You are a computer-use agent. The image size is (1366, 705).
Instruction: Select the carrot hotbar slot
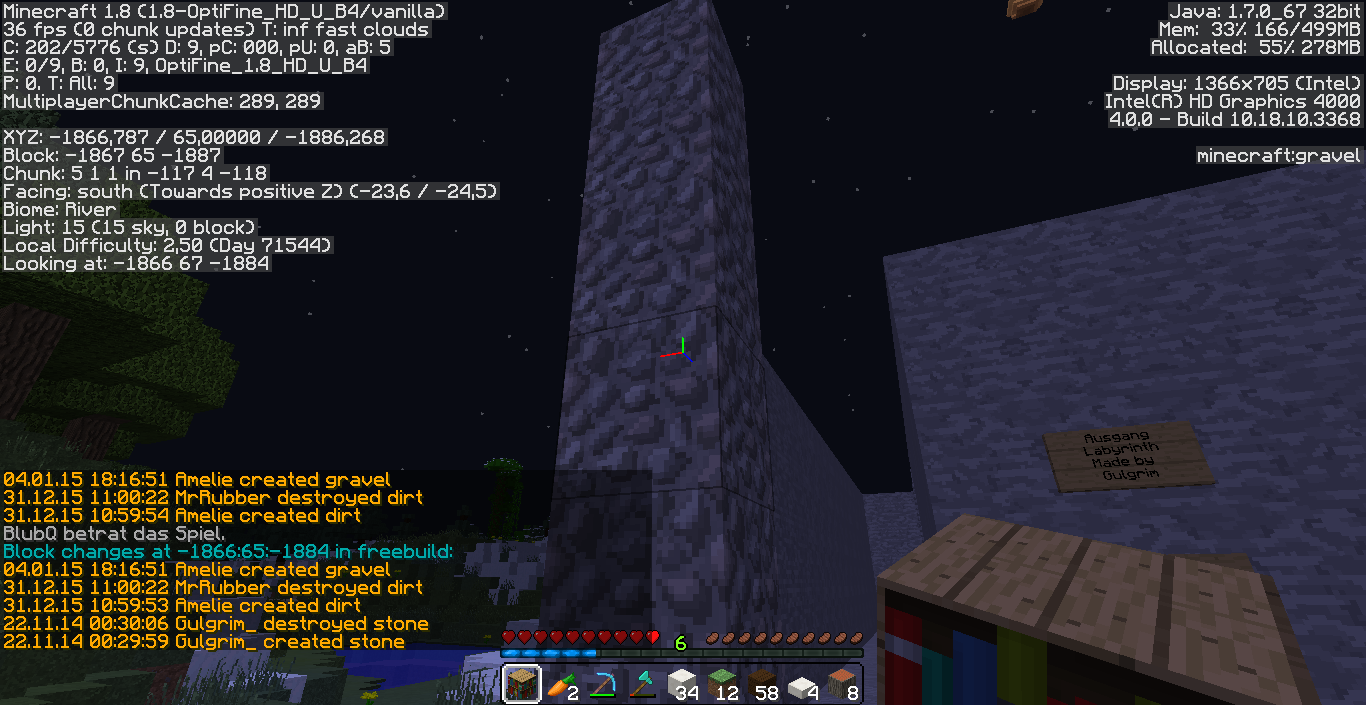(562, 684)
